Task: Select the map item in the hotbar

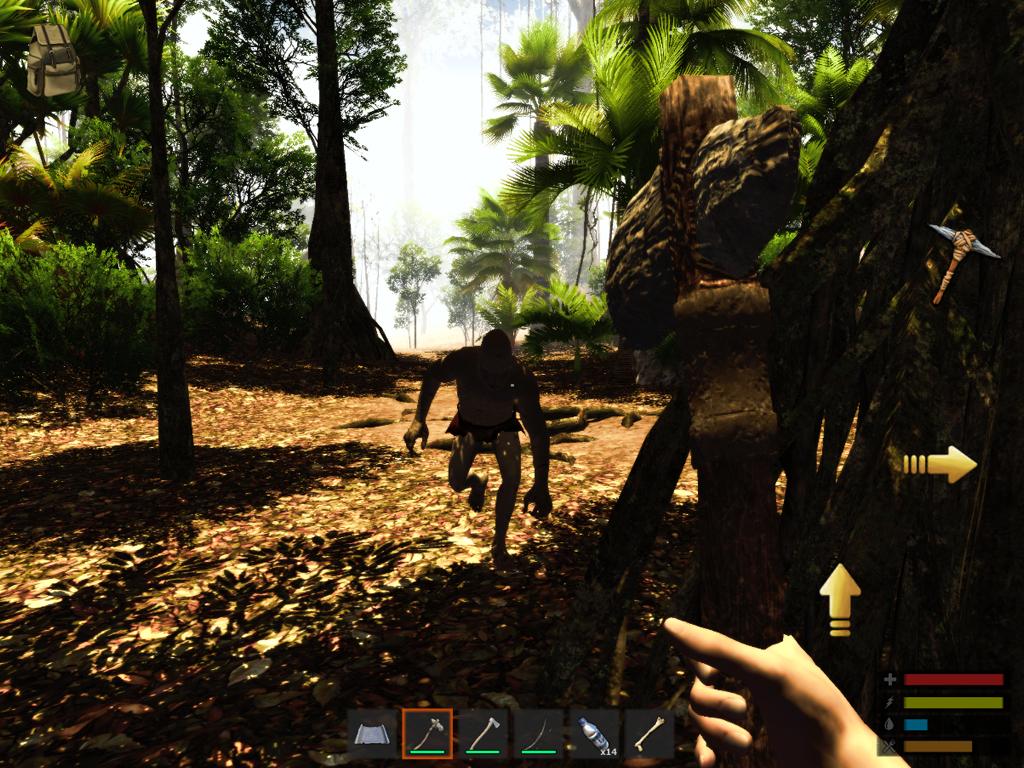Action: [x=372, y=735]
